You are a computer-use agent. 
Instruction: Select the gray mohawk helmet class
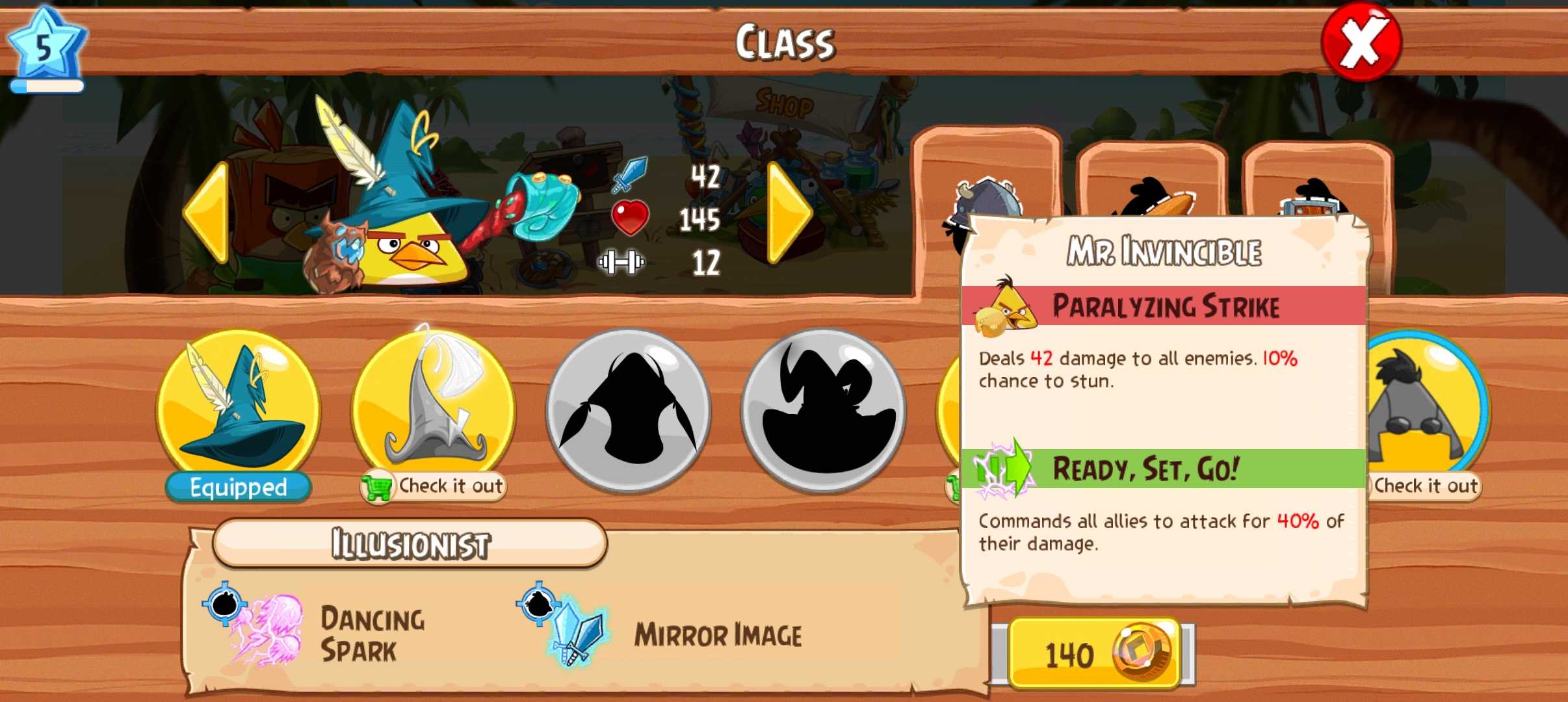tap(1424, 406)
